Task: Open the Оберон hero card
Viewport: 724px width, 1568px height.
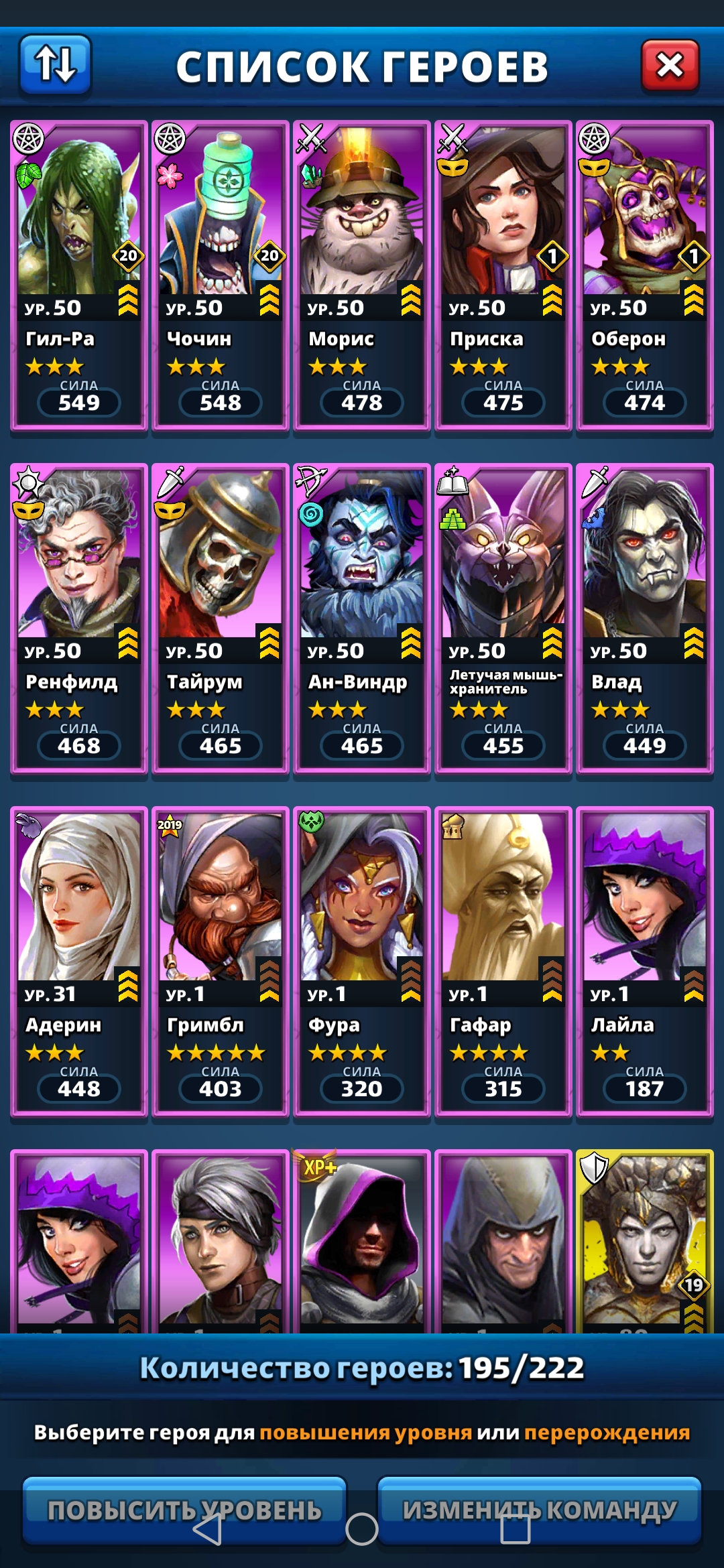Action: pos(645,275)
